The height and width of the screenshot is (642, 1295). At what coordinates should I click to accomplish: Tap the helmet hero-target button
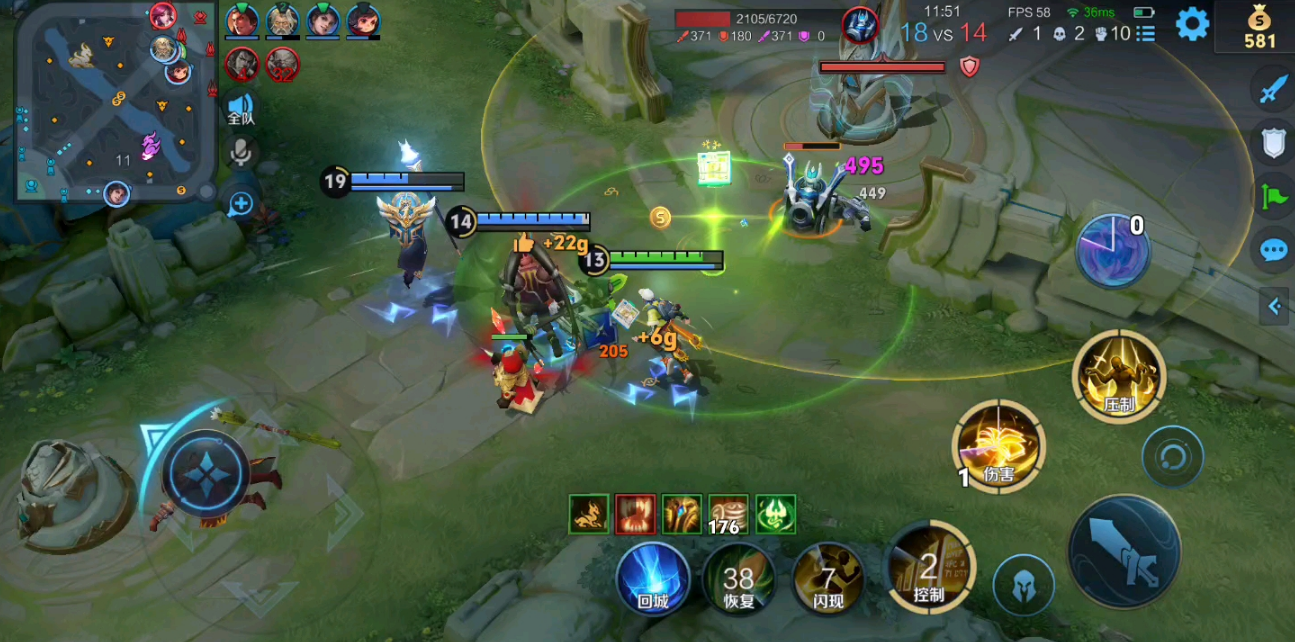(1023, 585)
